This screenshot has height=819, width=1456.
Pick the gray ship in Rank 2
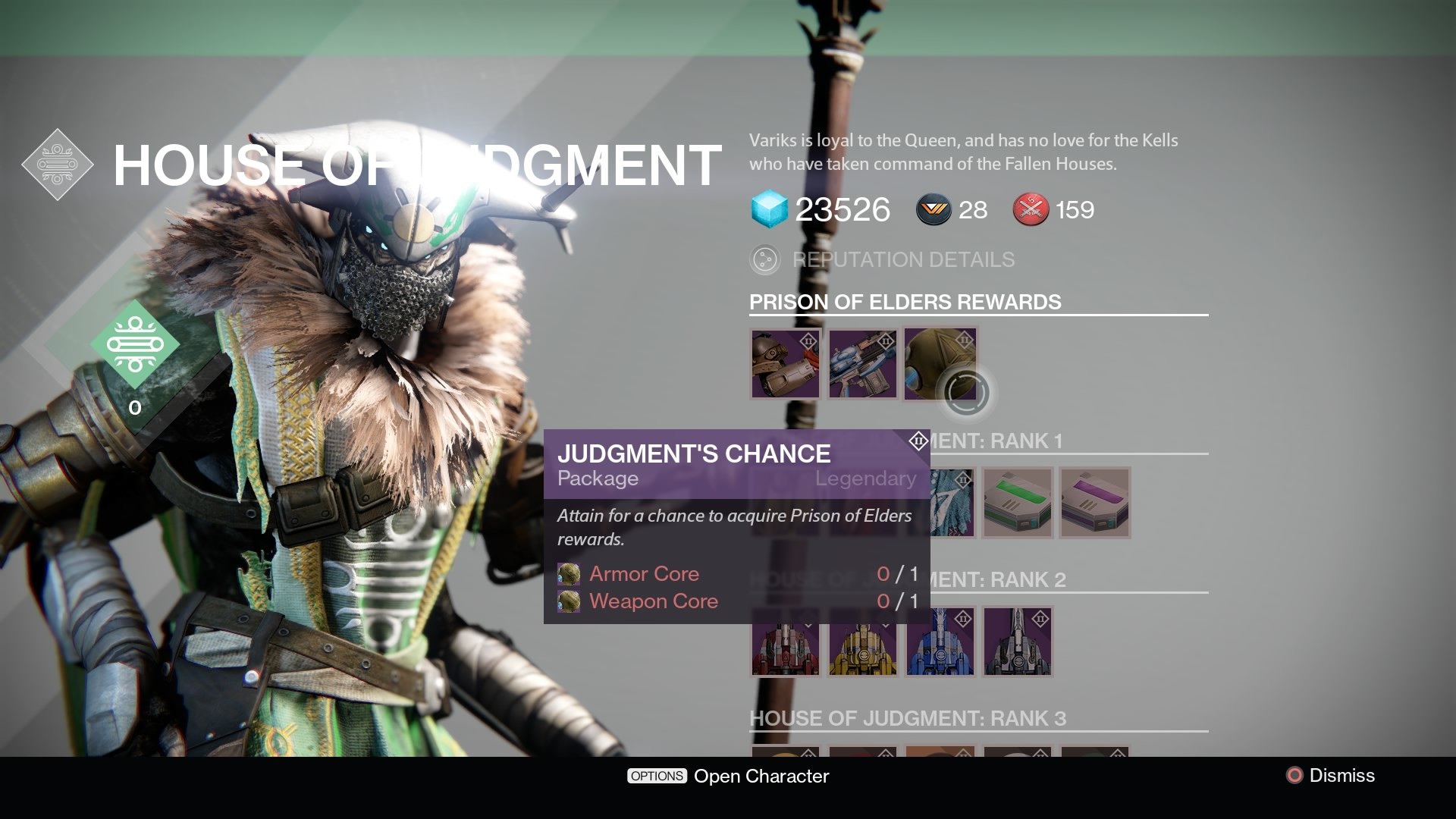coord(1018,642)
